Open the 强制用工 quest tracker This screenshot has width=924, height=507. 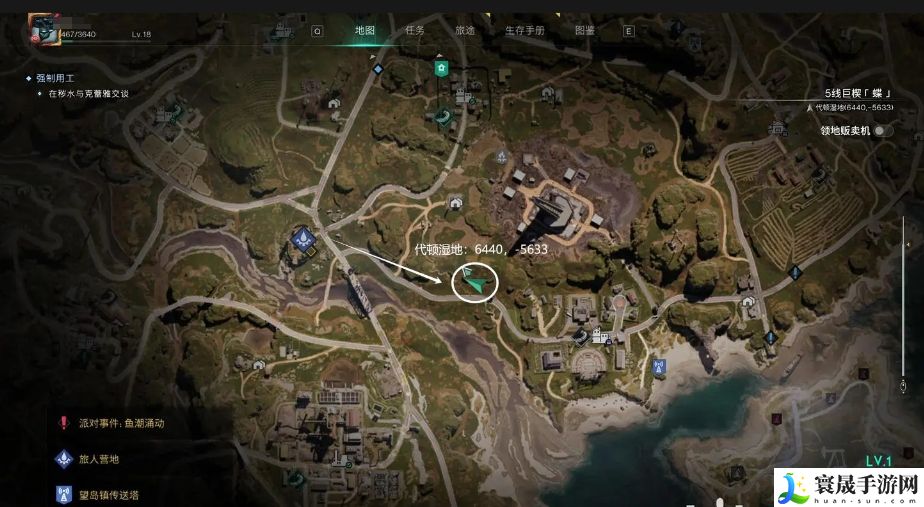pos(56,77)
